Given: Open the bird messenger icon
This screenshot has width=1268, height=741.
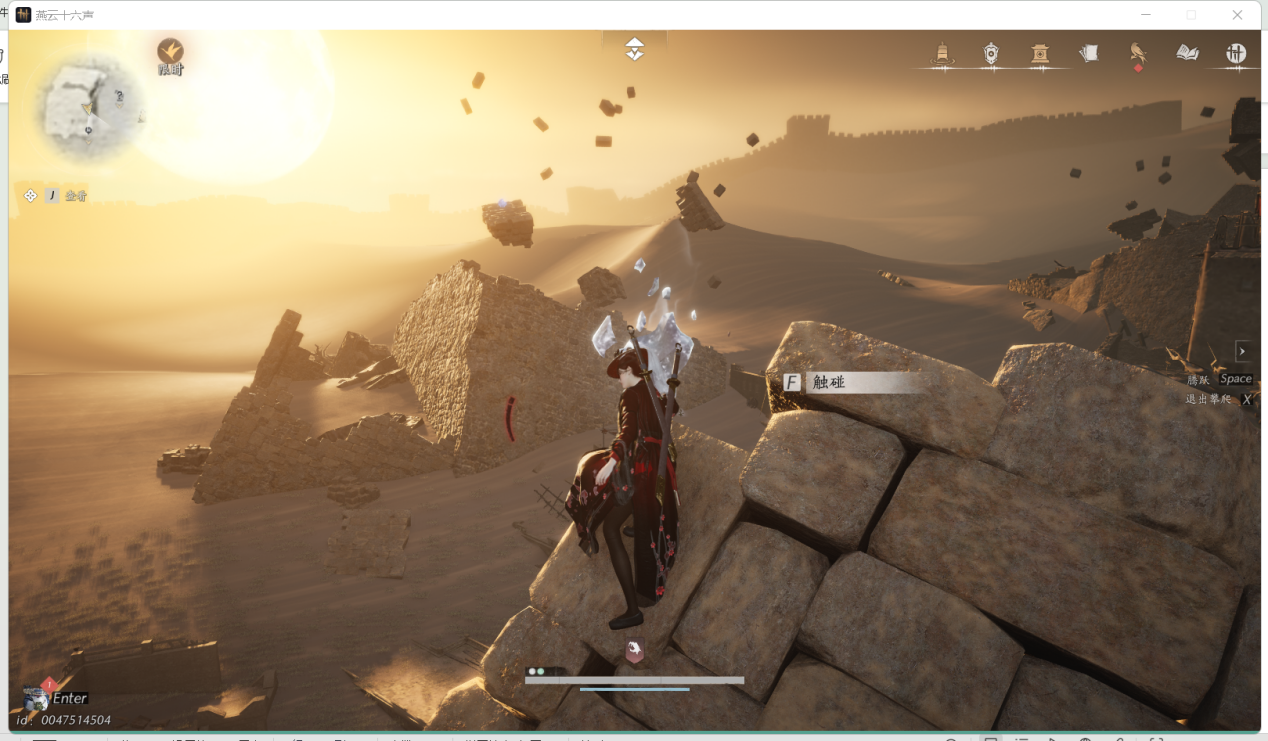Looking at the screenshot, I should tap(1138, 53).
